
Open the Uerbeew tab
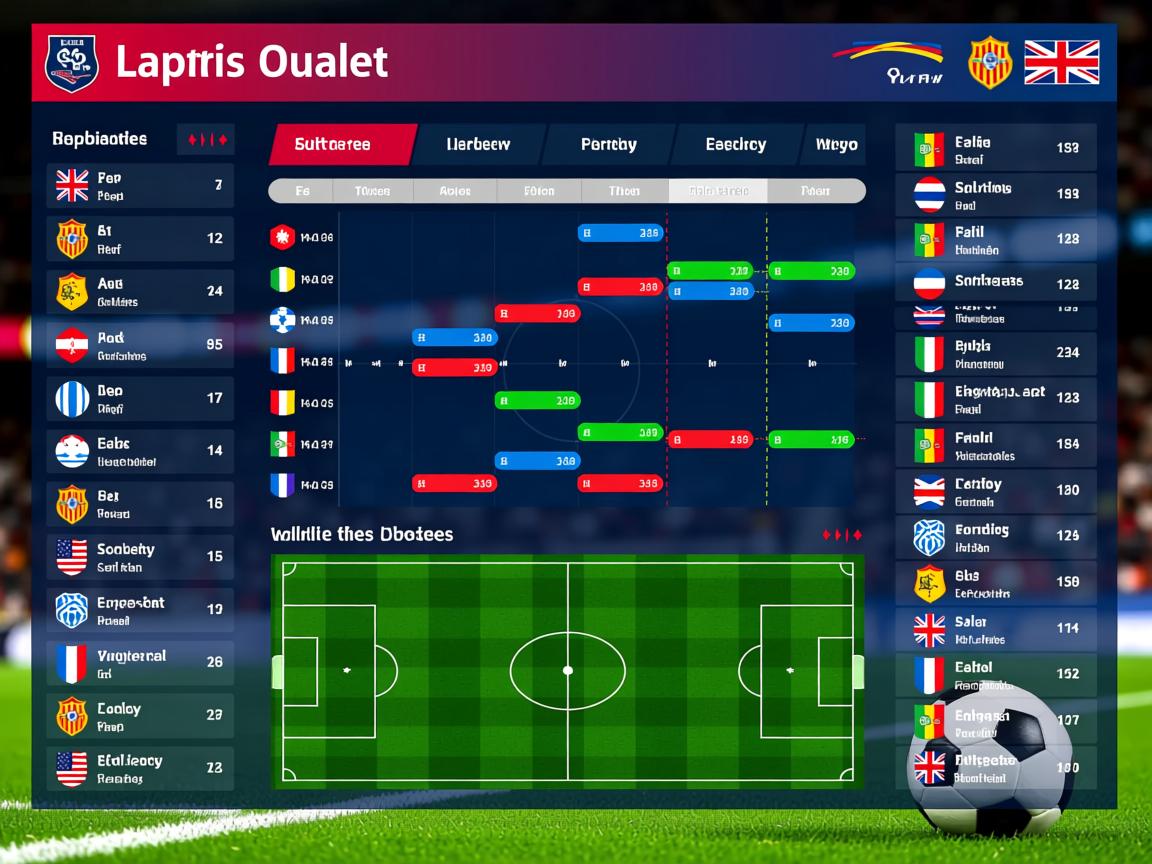478,145
